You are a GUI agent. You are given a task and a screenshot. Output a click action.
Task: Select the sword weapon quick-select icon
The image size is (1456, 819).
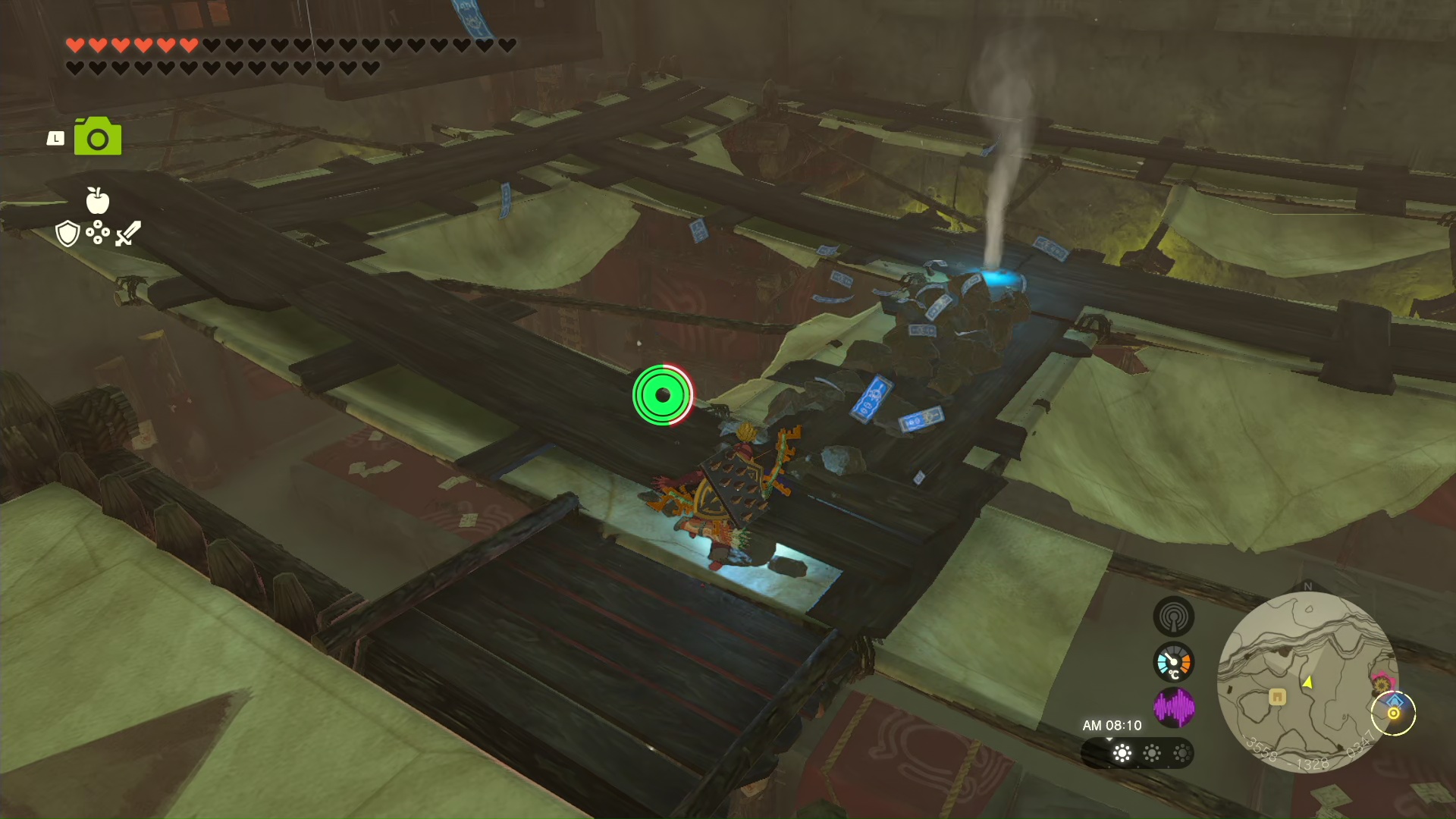pyautogui.click(x=128, y=233)
